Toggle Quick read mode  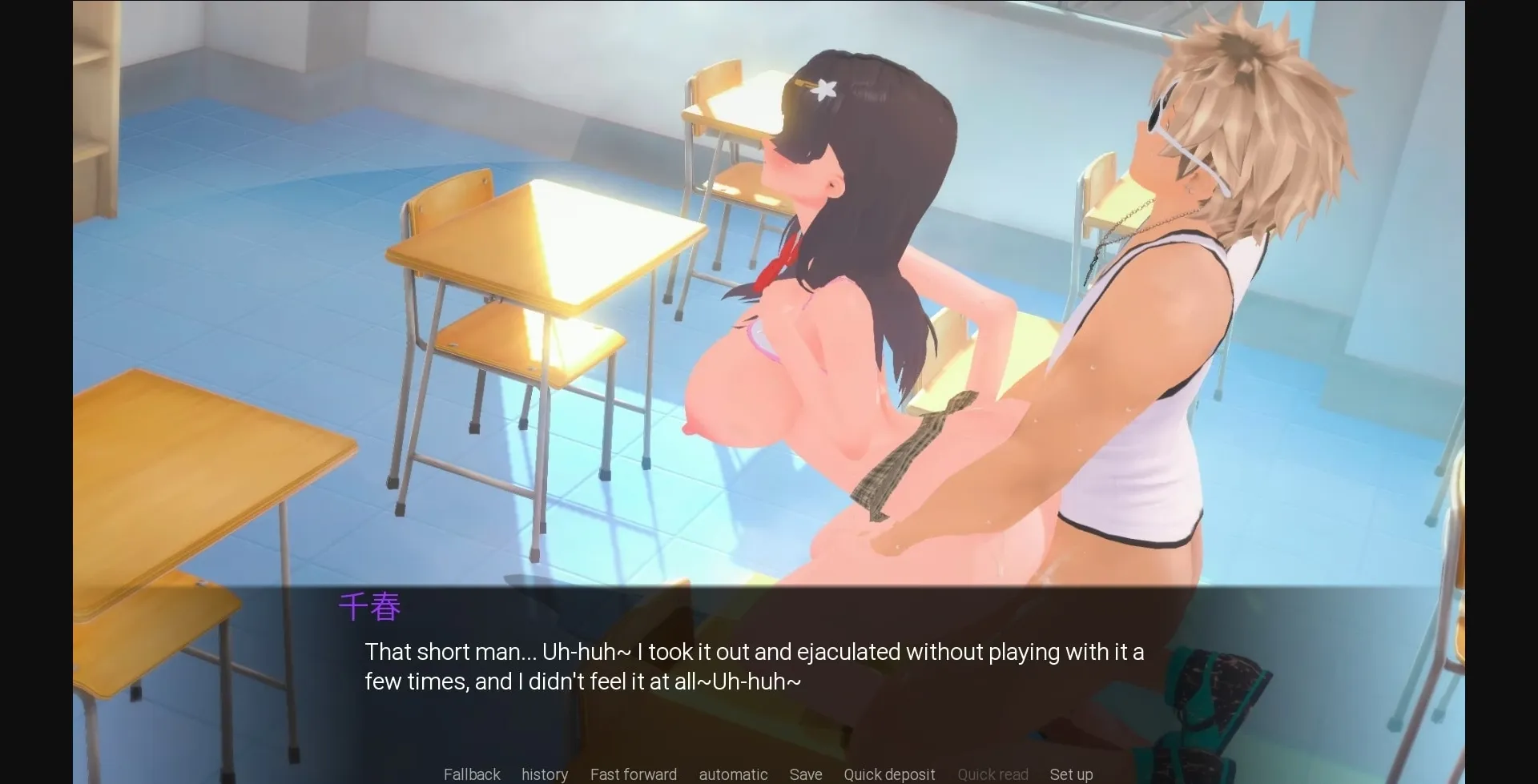pos(992,774)
